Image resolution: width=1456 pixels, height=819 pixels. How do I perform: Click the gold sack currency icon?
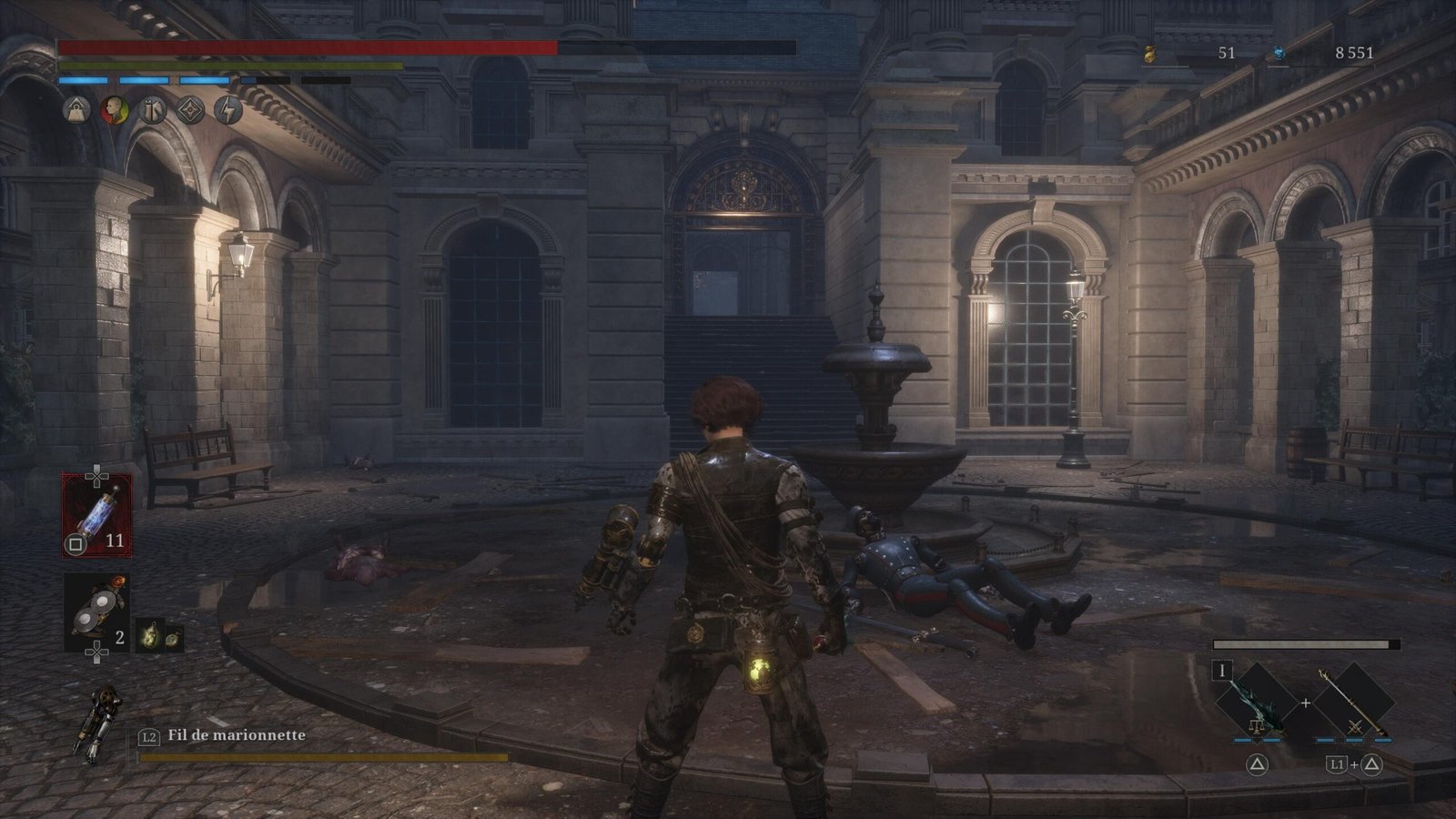click(x=1150, y=54)
